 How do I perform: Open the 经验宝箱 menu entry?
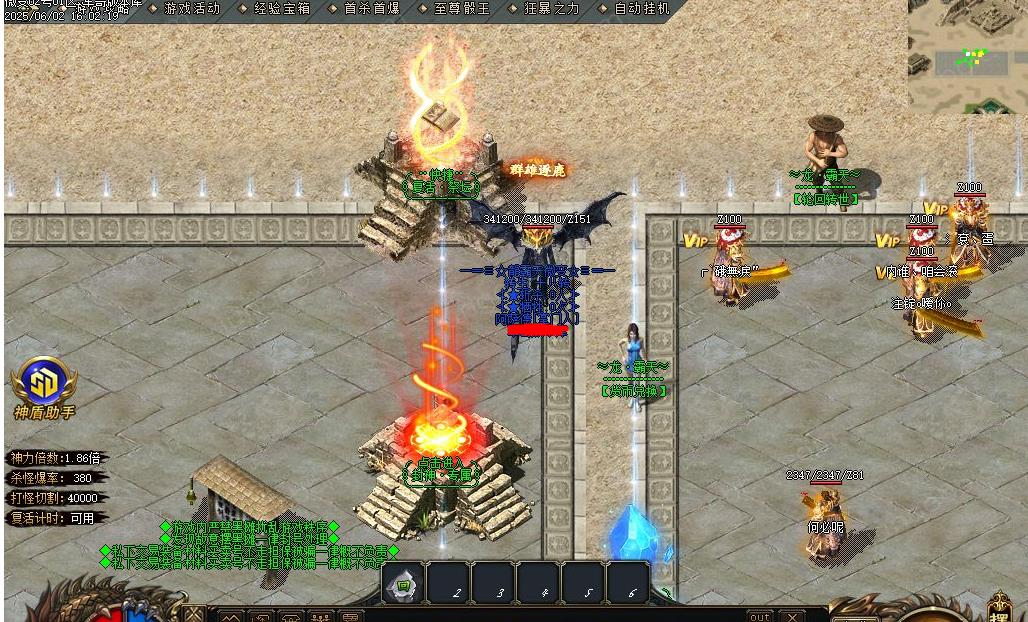click(x=281, y=9)
